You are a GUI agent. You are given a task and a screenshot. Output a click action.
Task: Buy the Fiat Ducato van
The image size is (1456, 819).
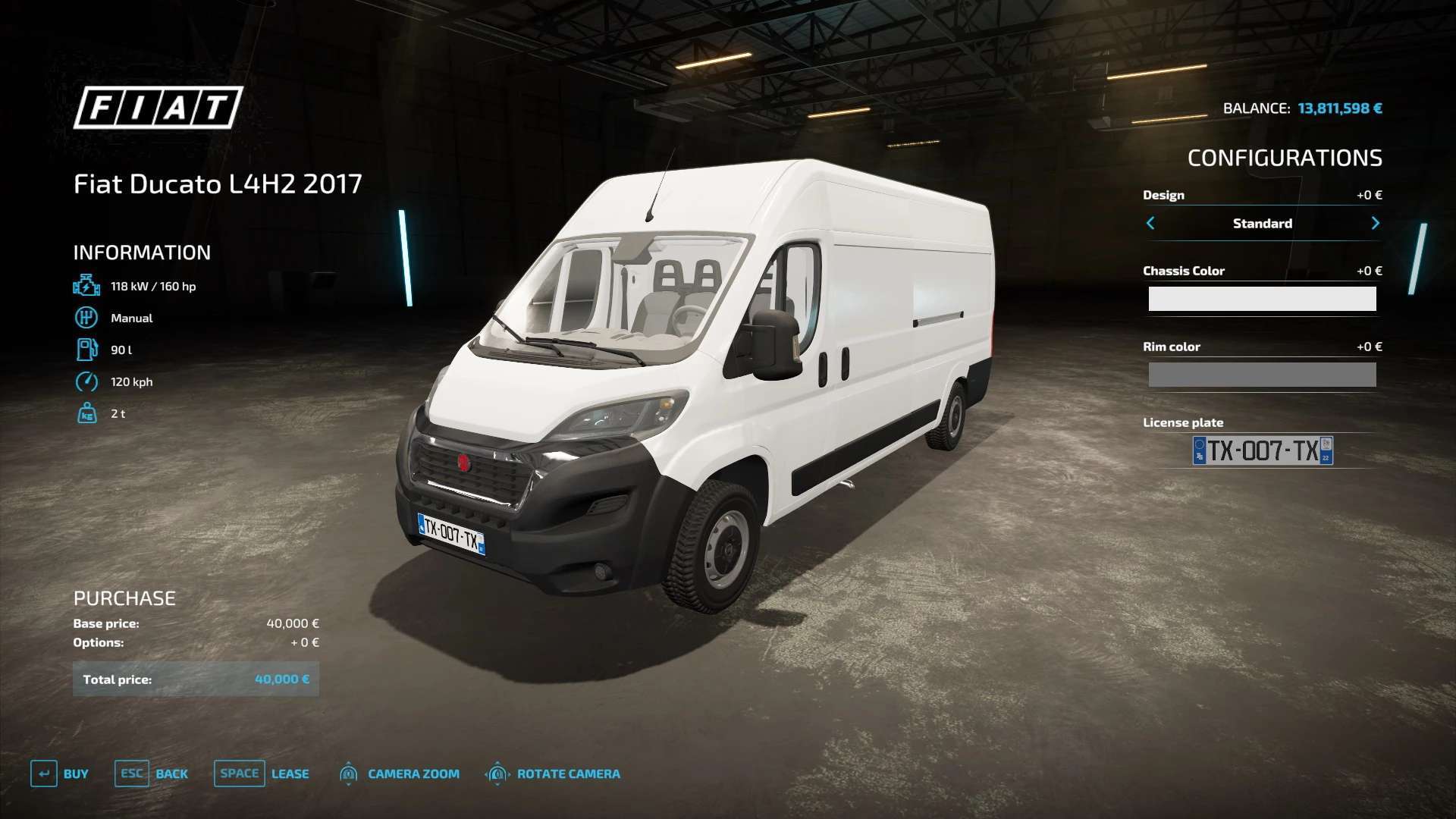[x=60, y=773]
